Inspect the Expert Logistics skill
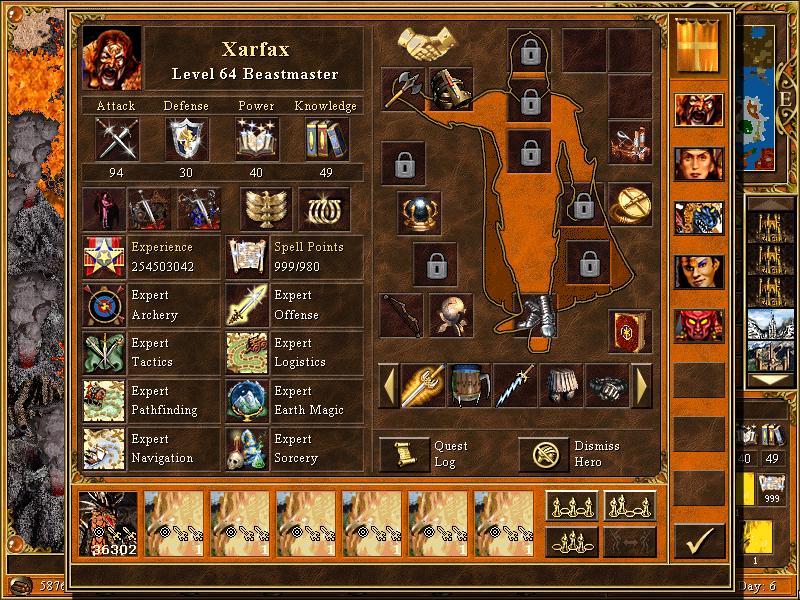This screenshot has height=600, width=800. (x=246, y=353)
